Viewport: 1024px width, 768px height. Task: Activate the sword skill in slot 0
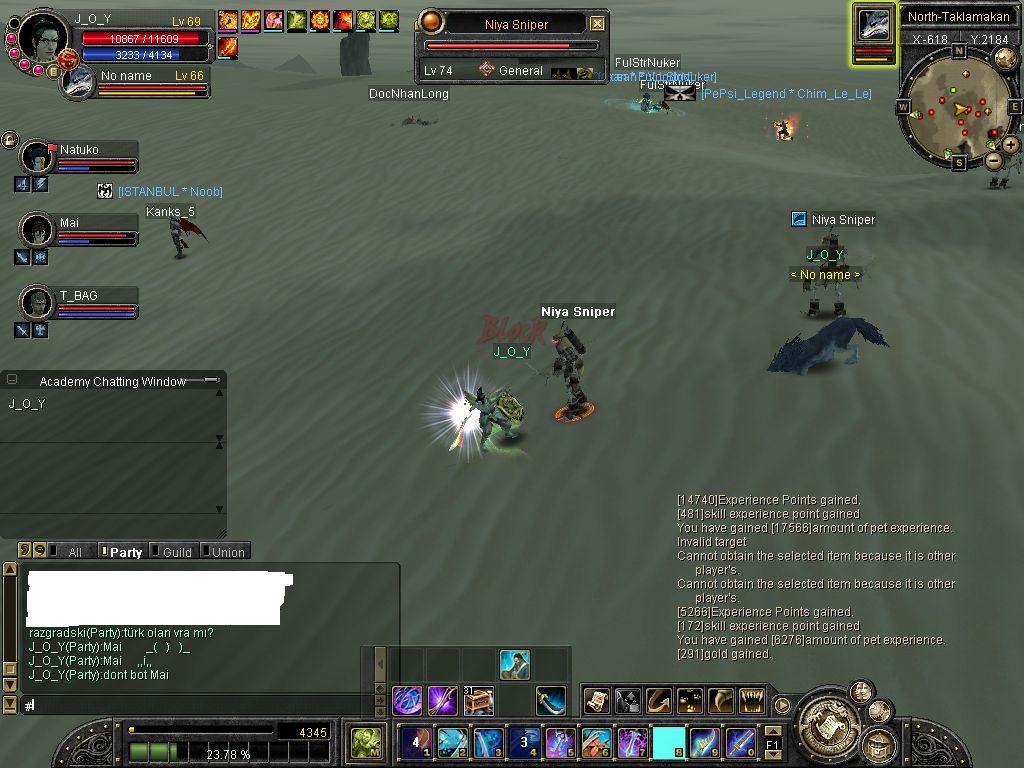(740, 743)
